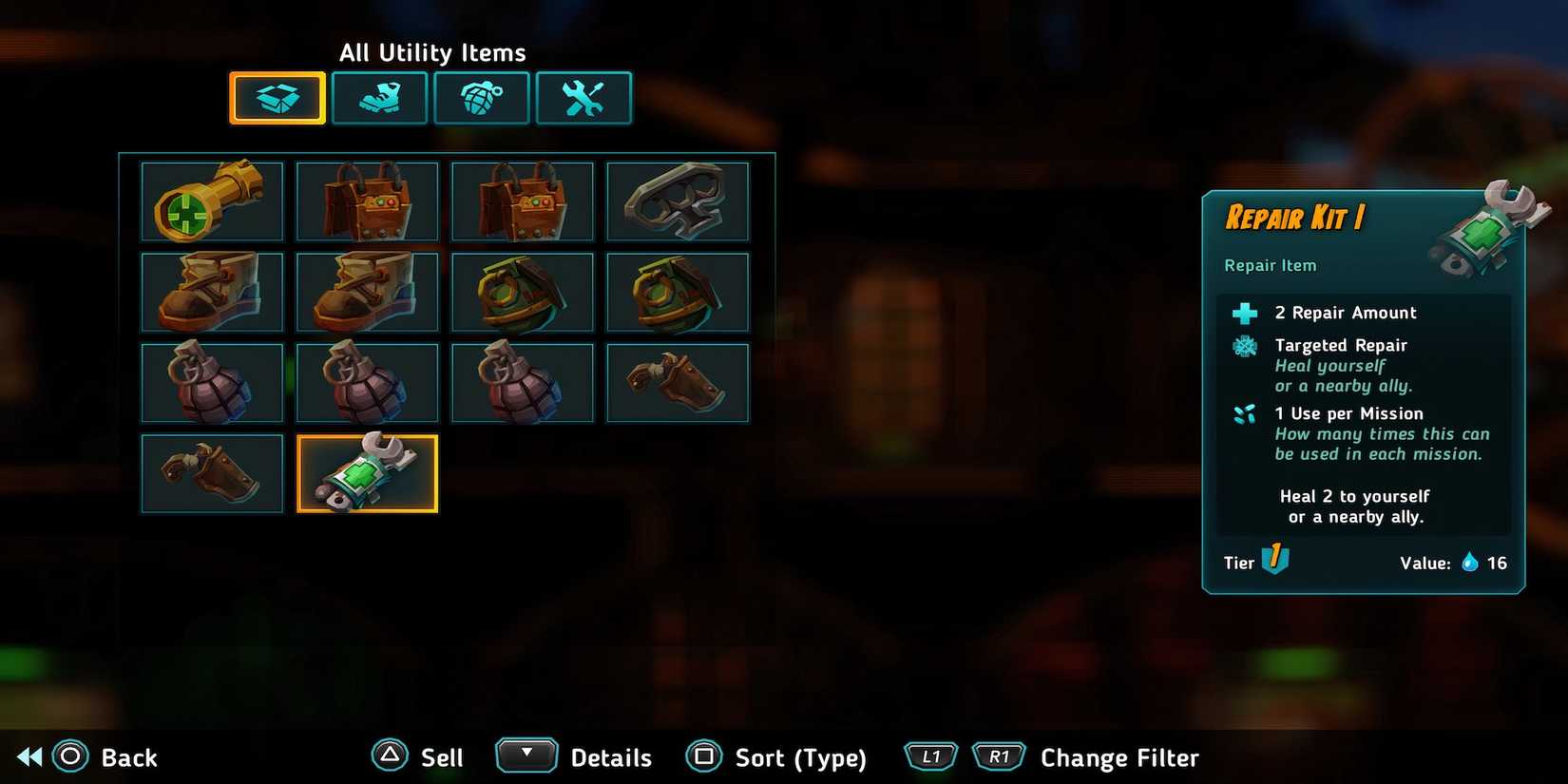Viewport: 1568px width, 784px height.
Task: Switch filter using the L1 button prompt
Action: 930,756
